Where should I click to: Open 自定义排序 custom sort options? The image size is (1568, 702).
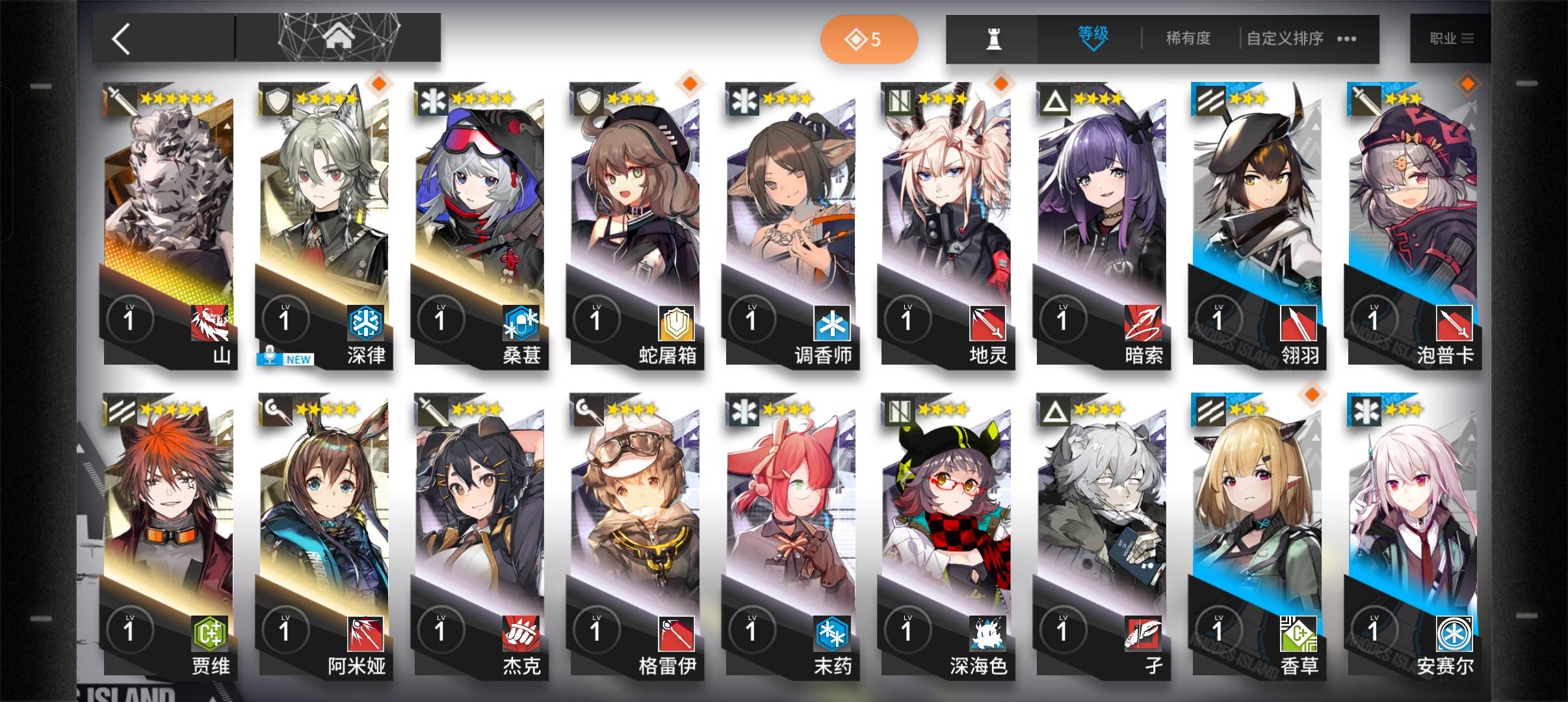click(1284, 38)
